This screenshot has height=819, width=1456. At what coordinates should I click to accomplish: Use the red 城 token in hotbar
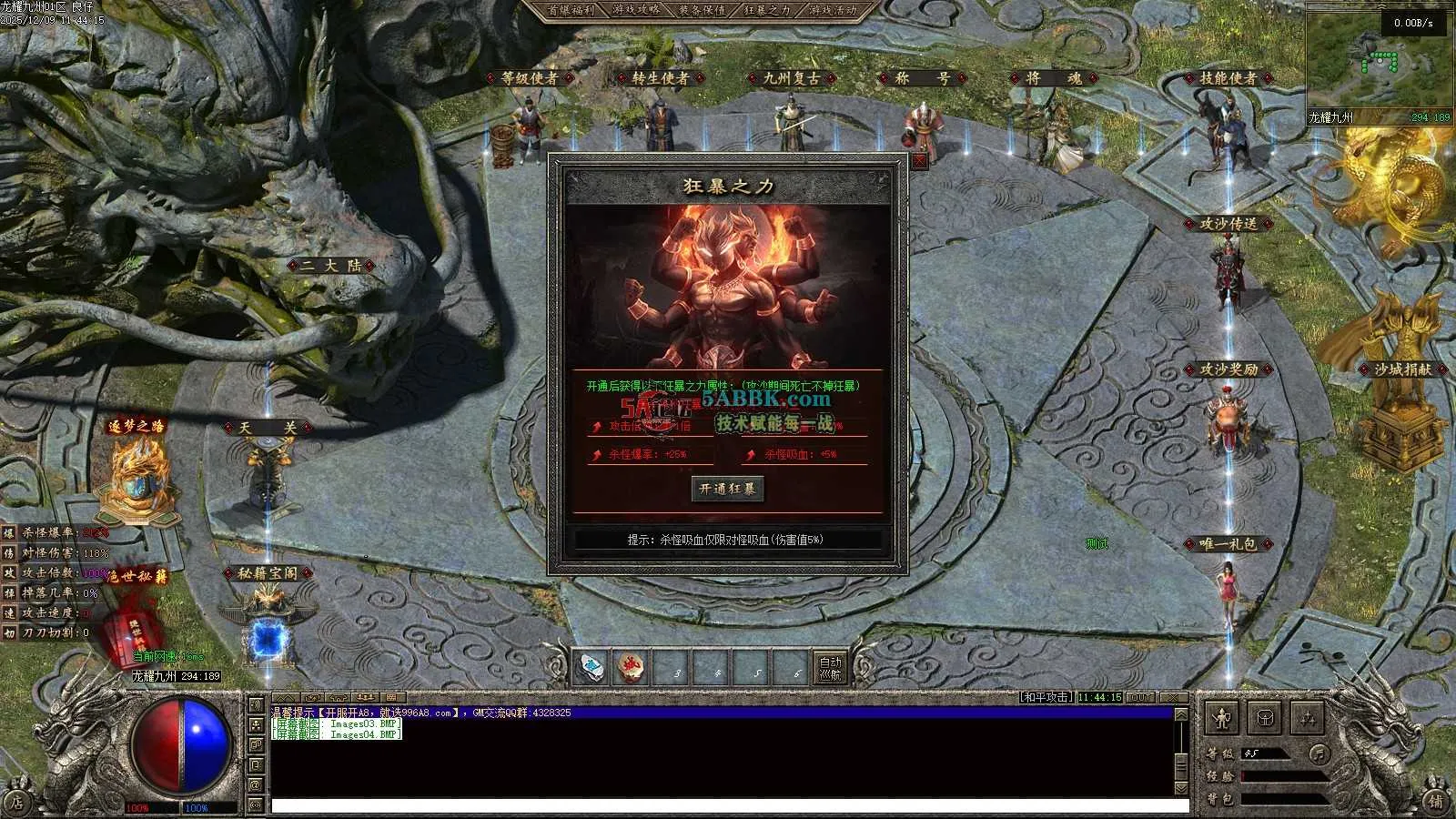630,669
